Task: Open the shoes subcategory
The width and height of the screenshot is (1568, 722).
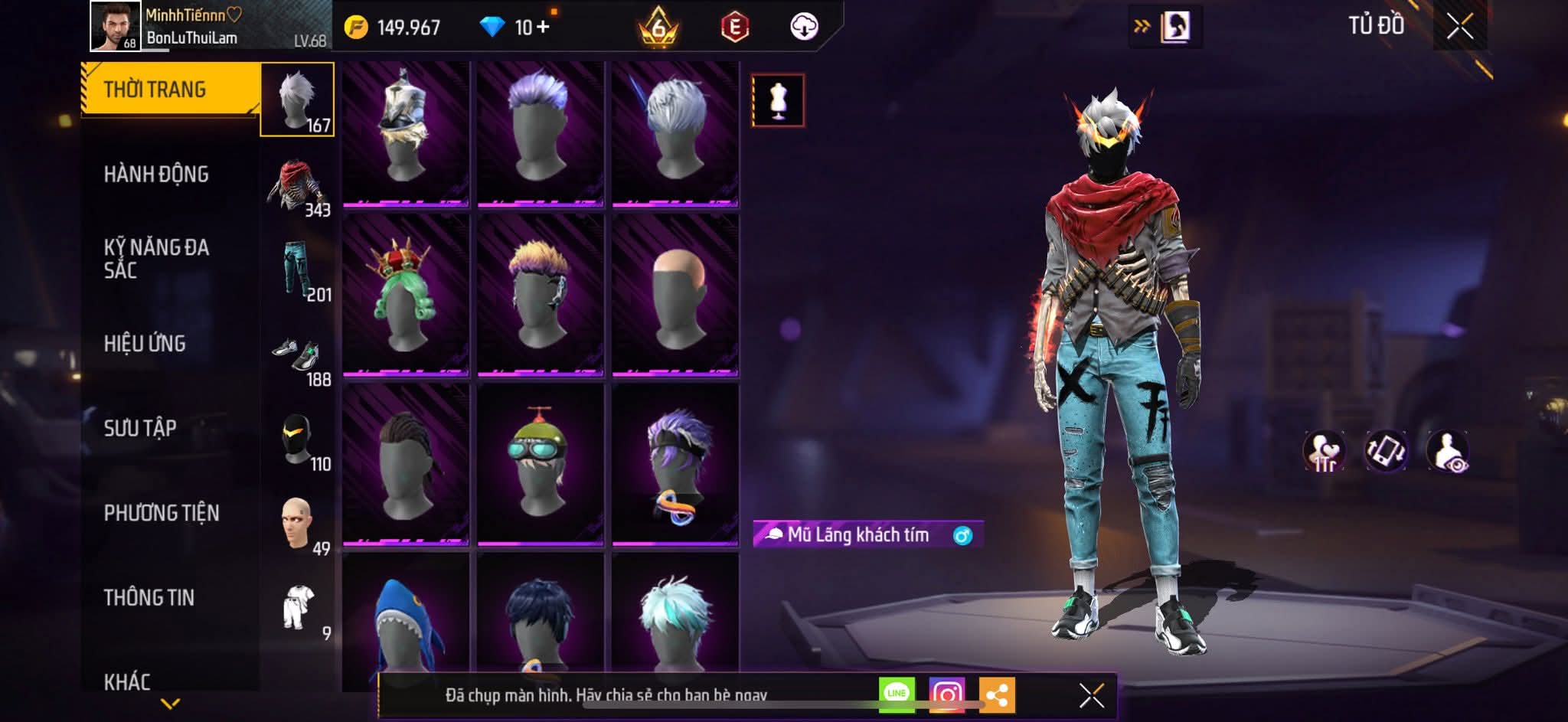Action: click(298, 356)
